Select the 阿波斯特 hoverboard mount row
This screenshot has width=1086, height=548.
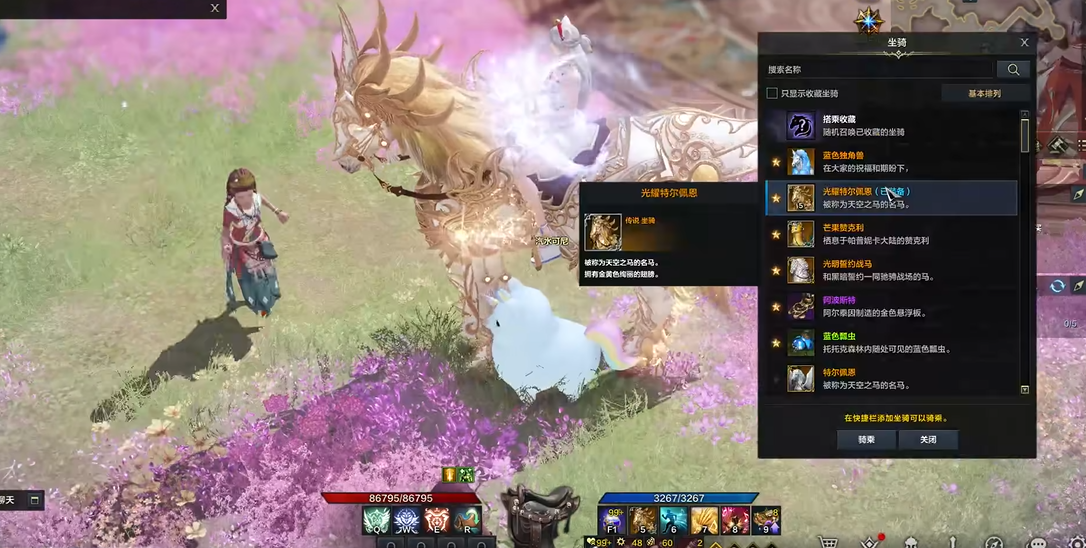(890, 306)
